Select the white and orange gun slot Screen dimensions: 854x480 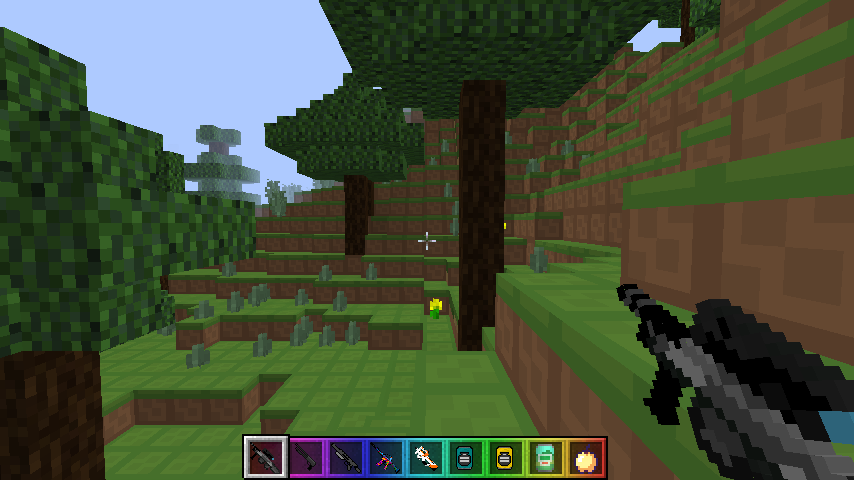click(425, 458)
